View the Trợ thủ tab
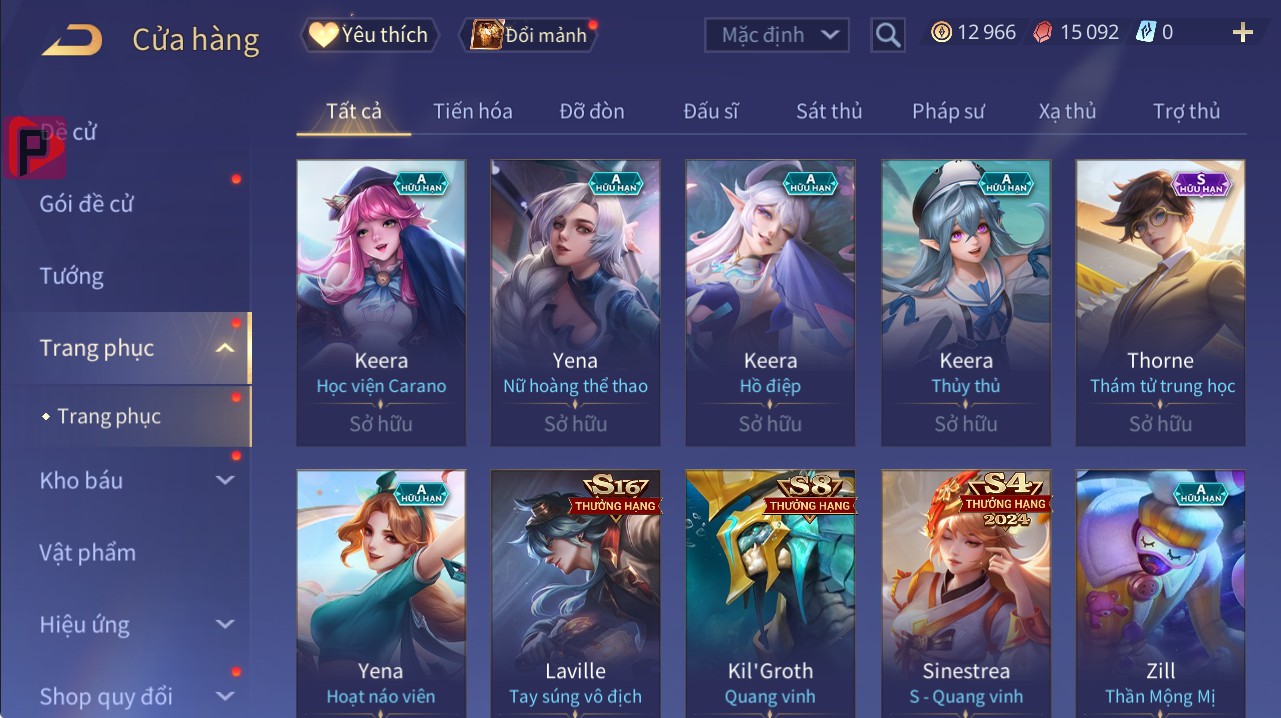 pyautogui.click(x=1186, y=111)
